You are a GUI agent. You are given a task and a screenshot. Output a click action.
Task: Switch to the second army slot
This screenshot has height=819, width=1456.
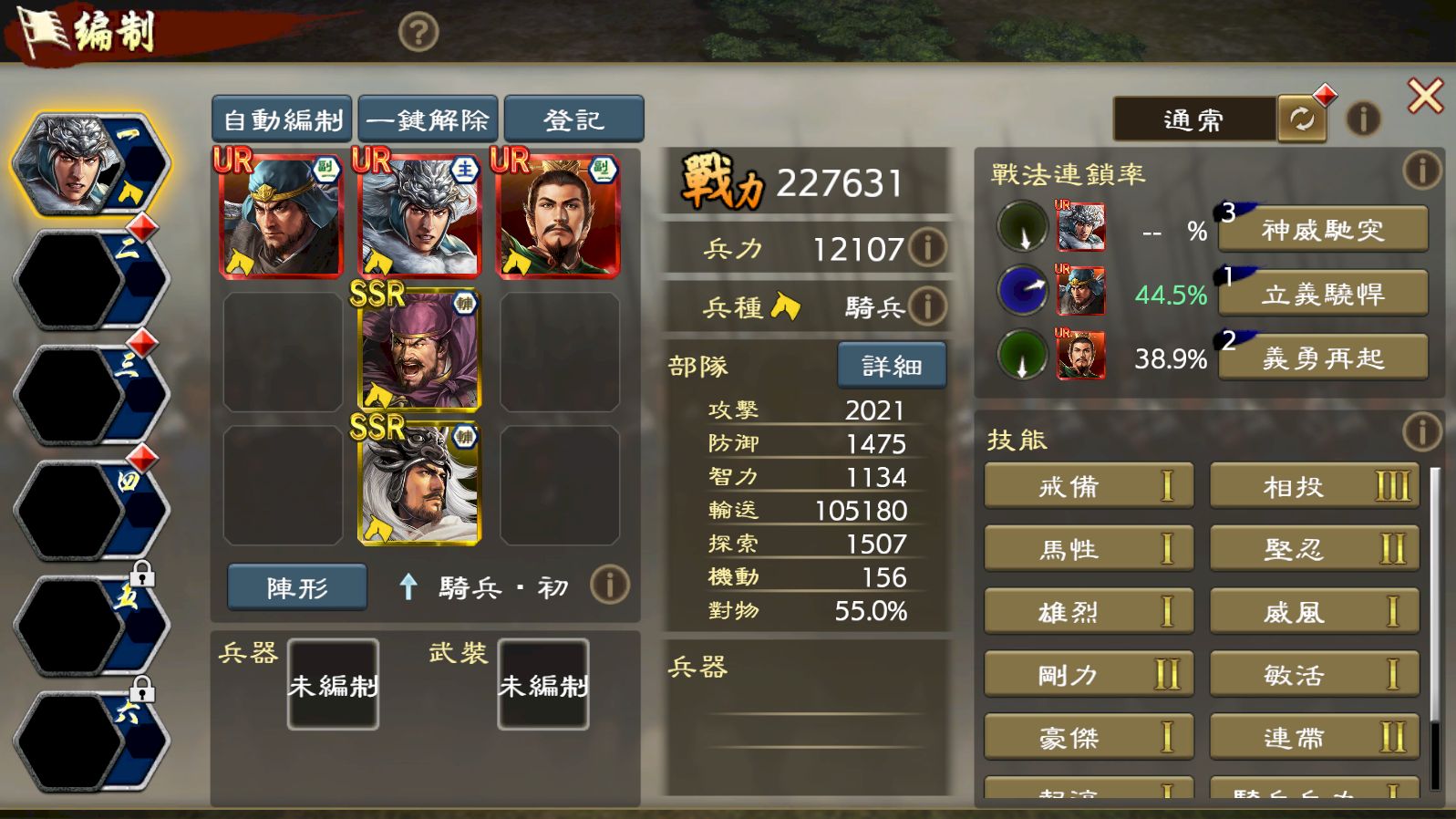(89, 280)
